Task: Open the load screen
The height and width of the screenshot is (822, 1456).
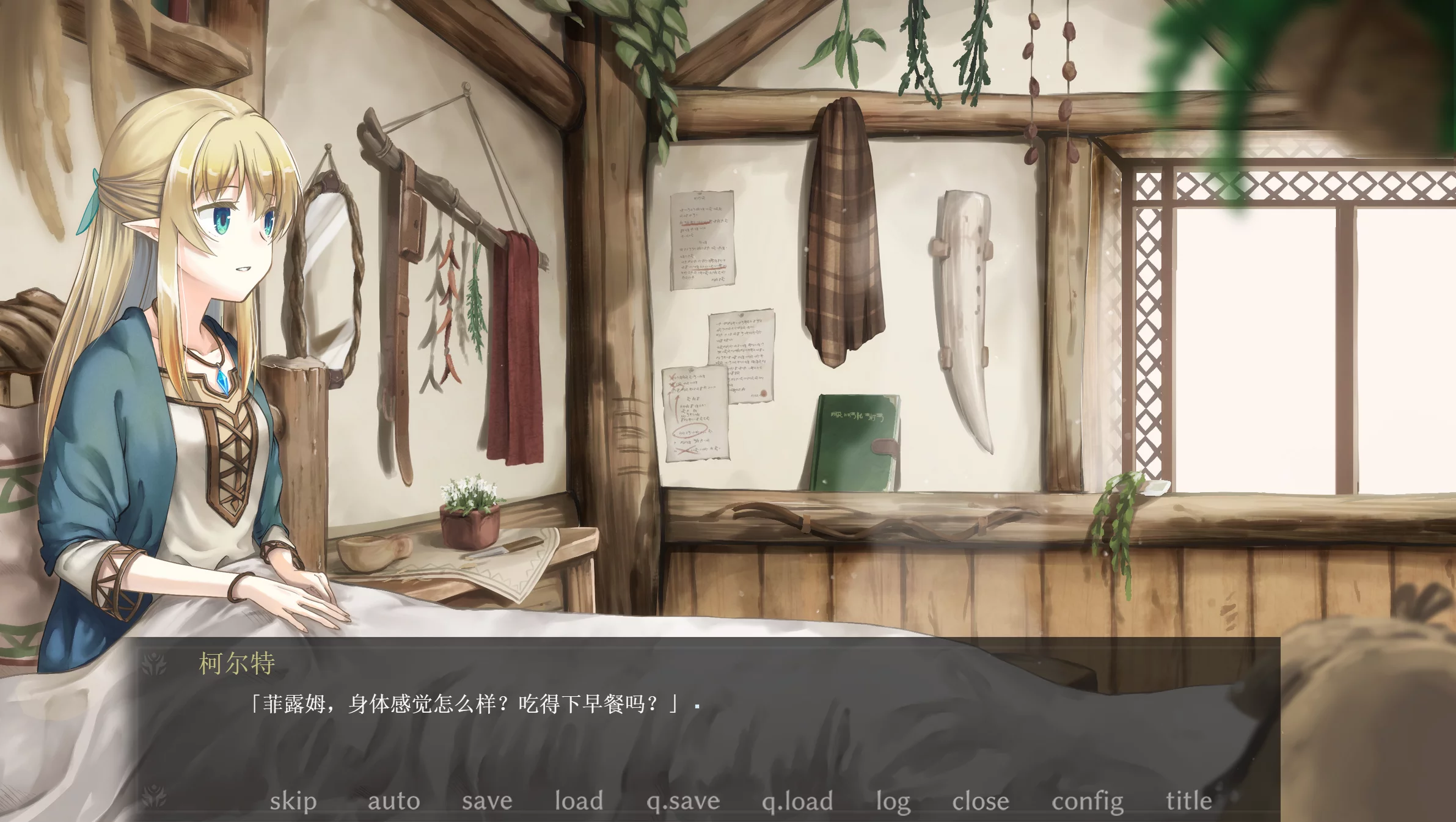Action: pyautogui.click(x=578, y=801)
